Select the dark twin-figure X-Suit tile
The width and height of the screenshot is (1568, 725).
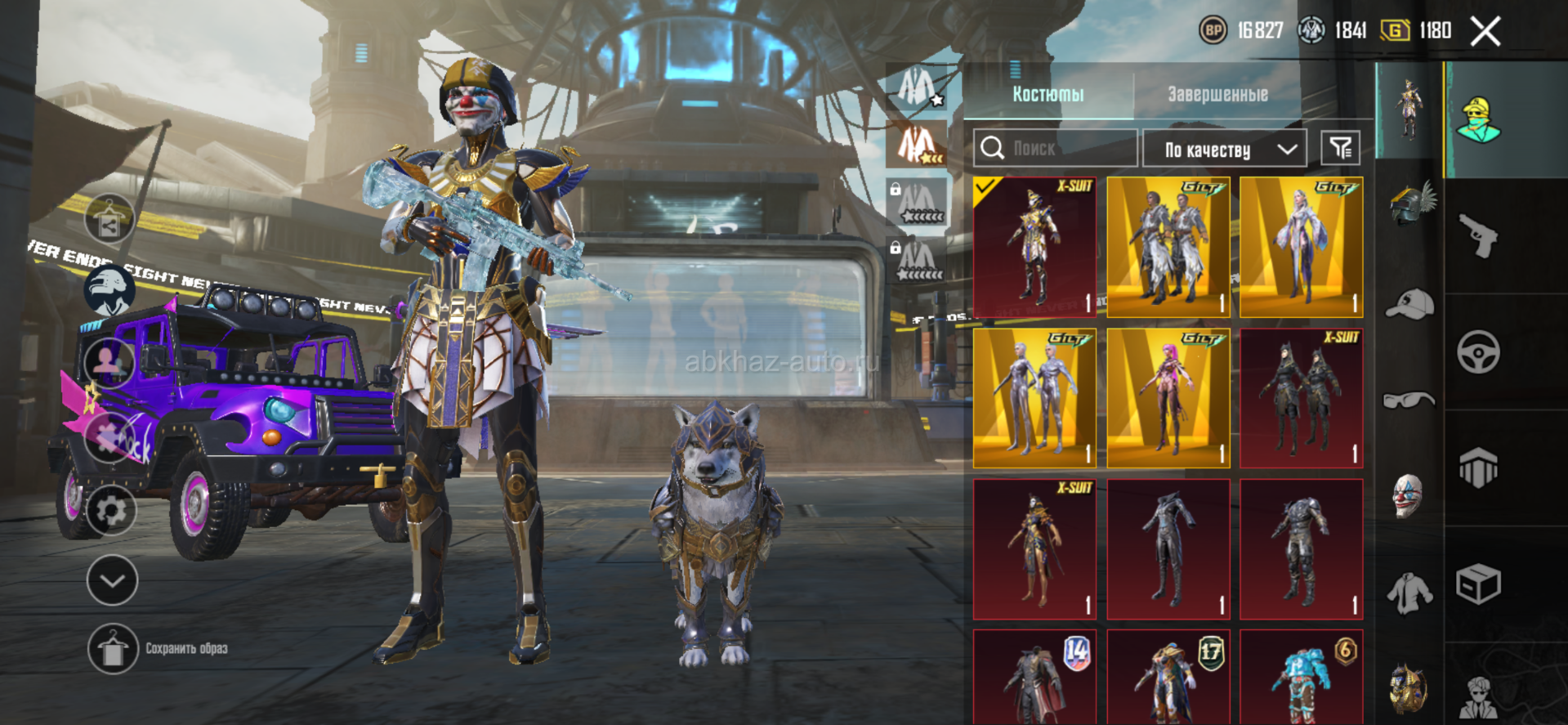tap(1301, 398)
